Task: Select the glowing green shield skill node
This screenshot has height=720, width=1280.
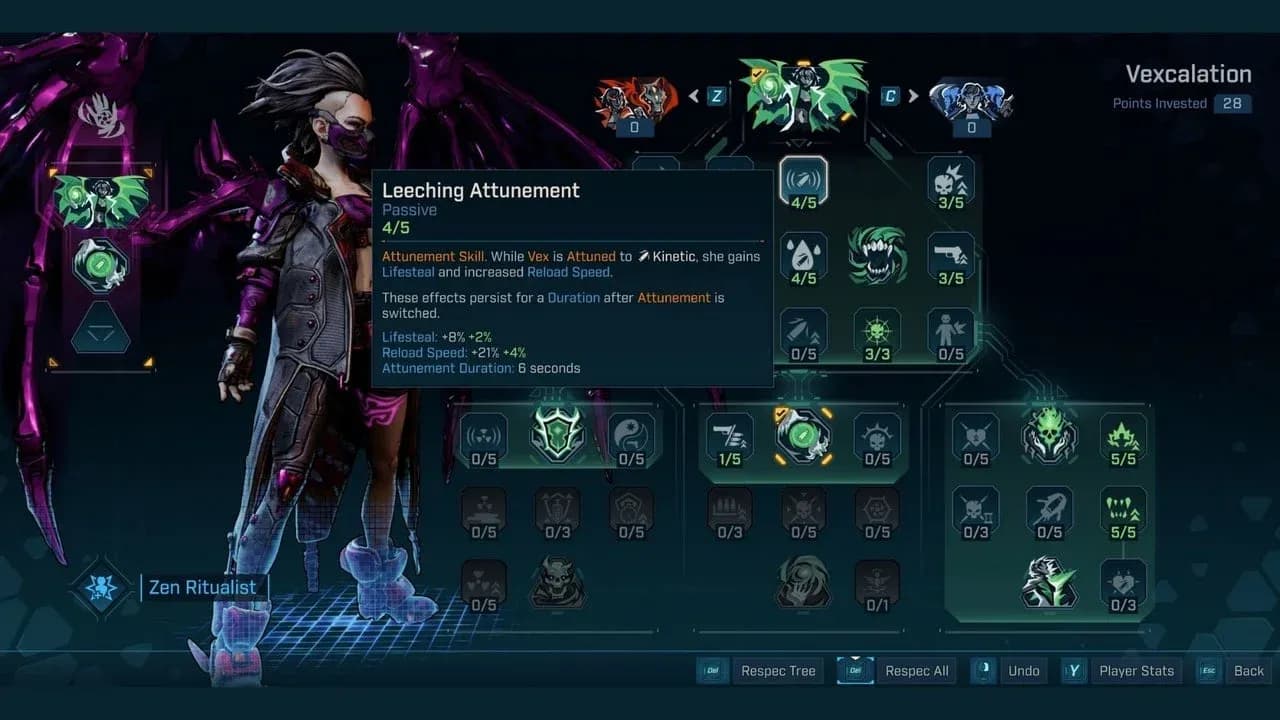Action: pos(557,436)
